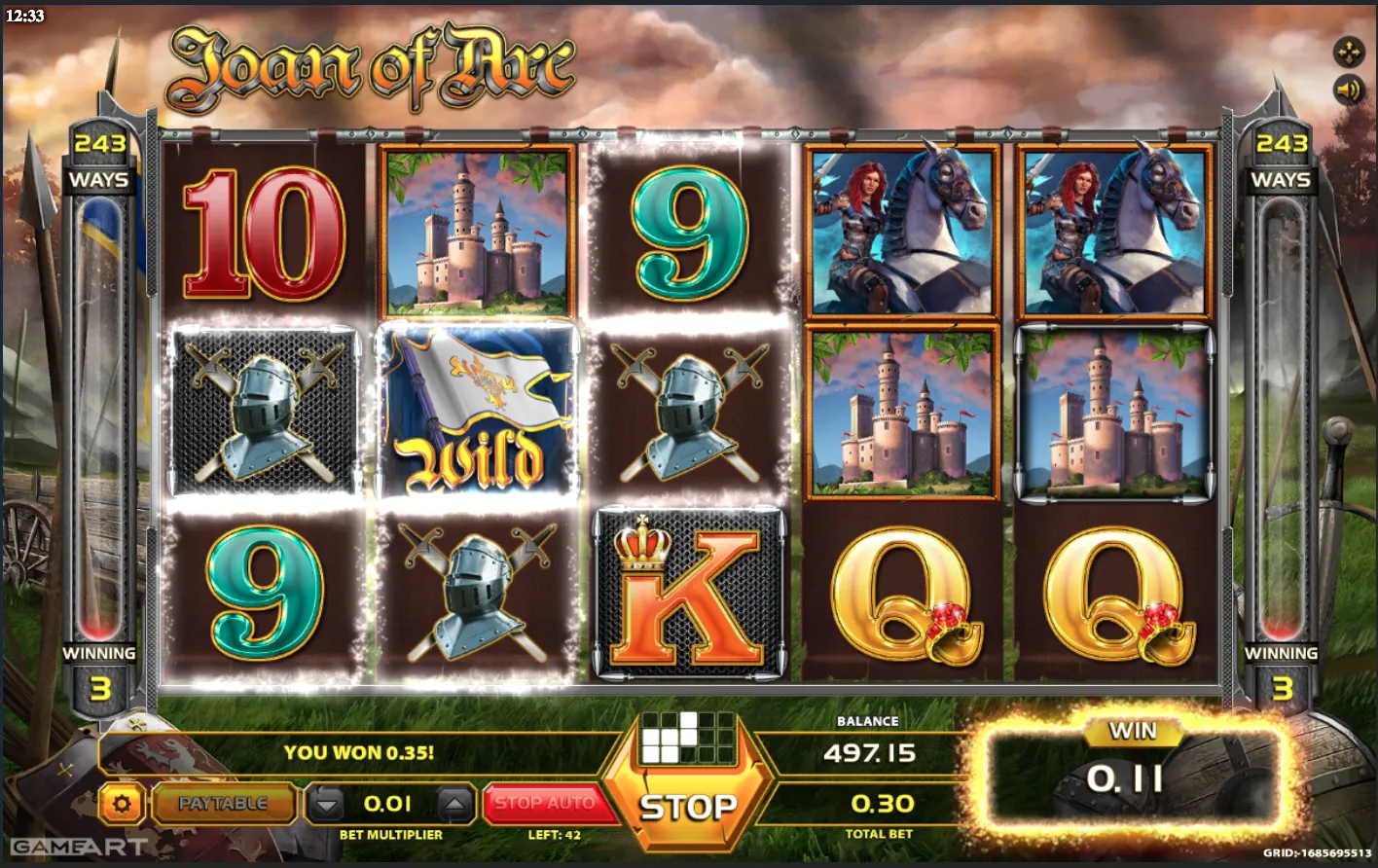Click the left WINNING progress meter
The image size is (1378, 868).
101,418
